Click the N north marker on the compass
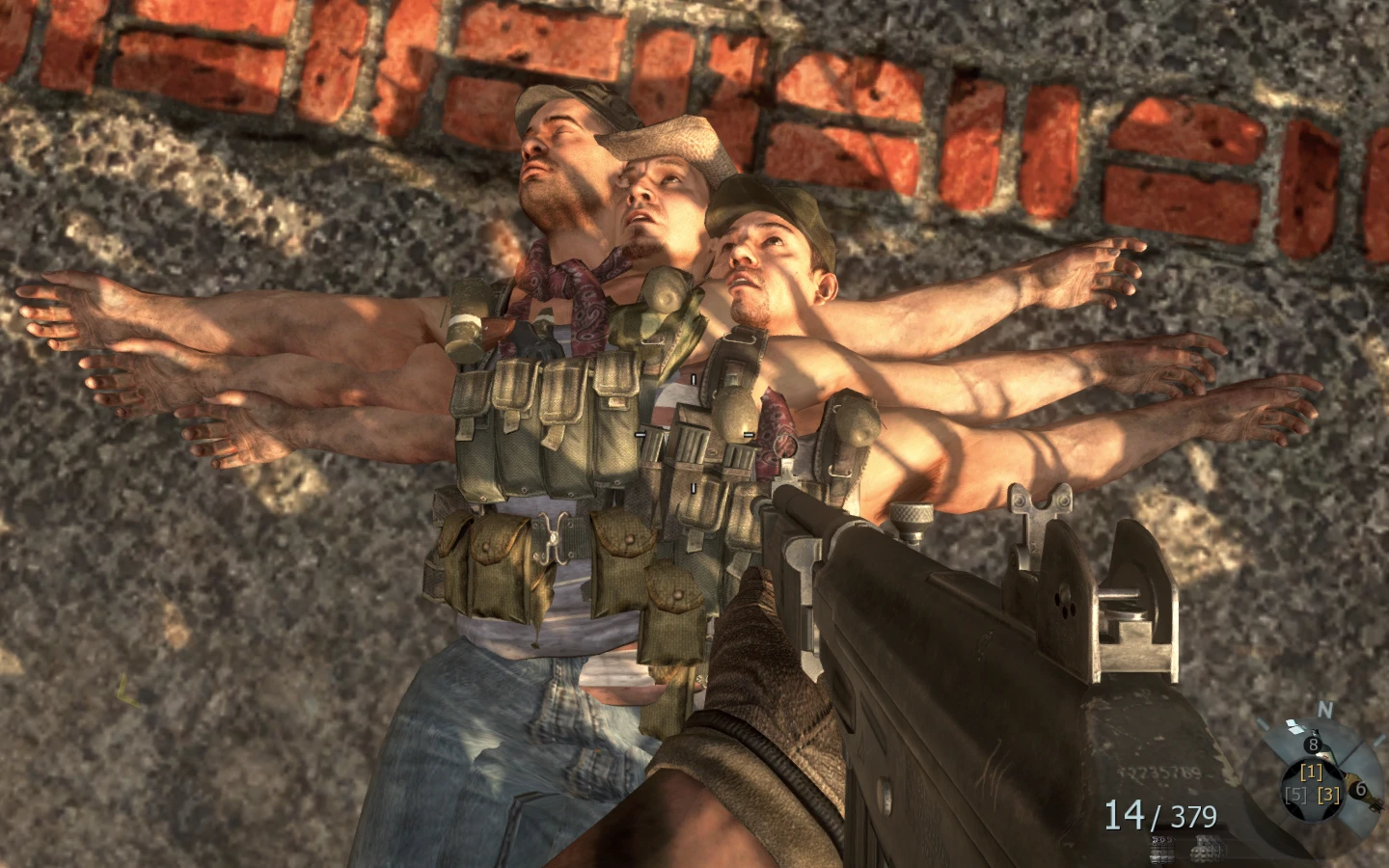1389x868 pixels. click(x=1325, y=710)
